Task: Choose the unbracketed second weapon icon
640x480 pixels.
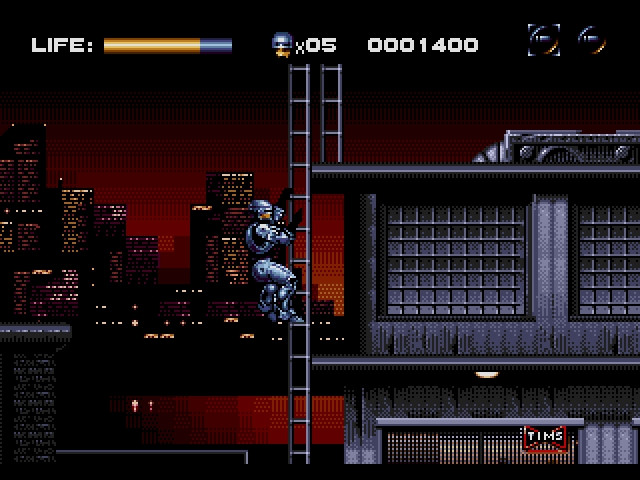Action: pos(593,41)
